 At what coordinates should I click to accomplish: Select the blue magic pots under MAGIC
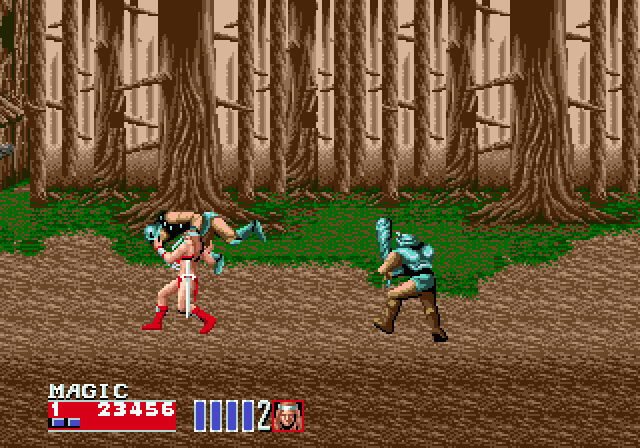tap(65, 423)
